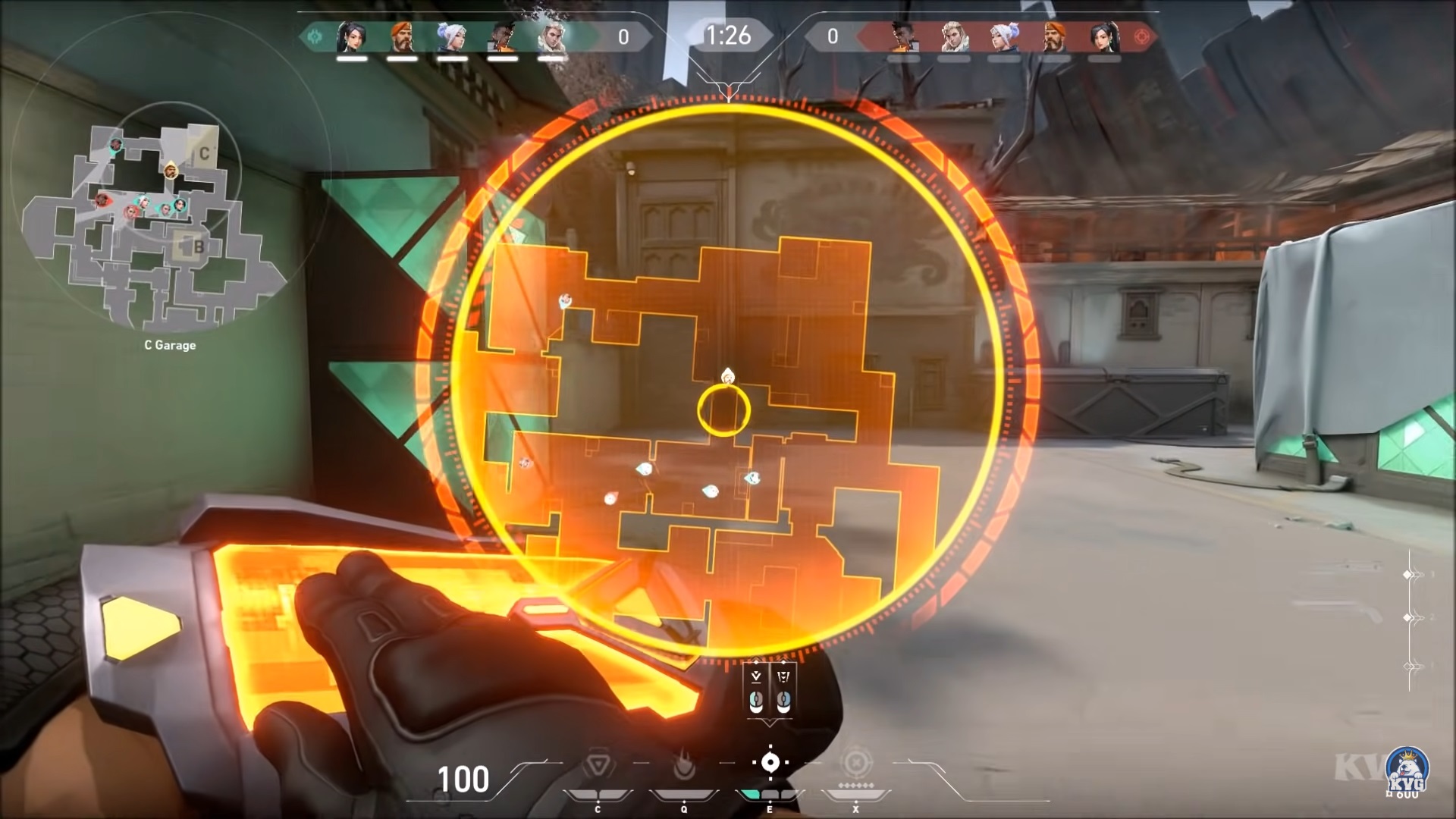Click enemy Brimstone's portrait on the red team

pos(1053,36)
